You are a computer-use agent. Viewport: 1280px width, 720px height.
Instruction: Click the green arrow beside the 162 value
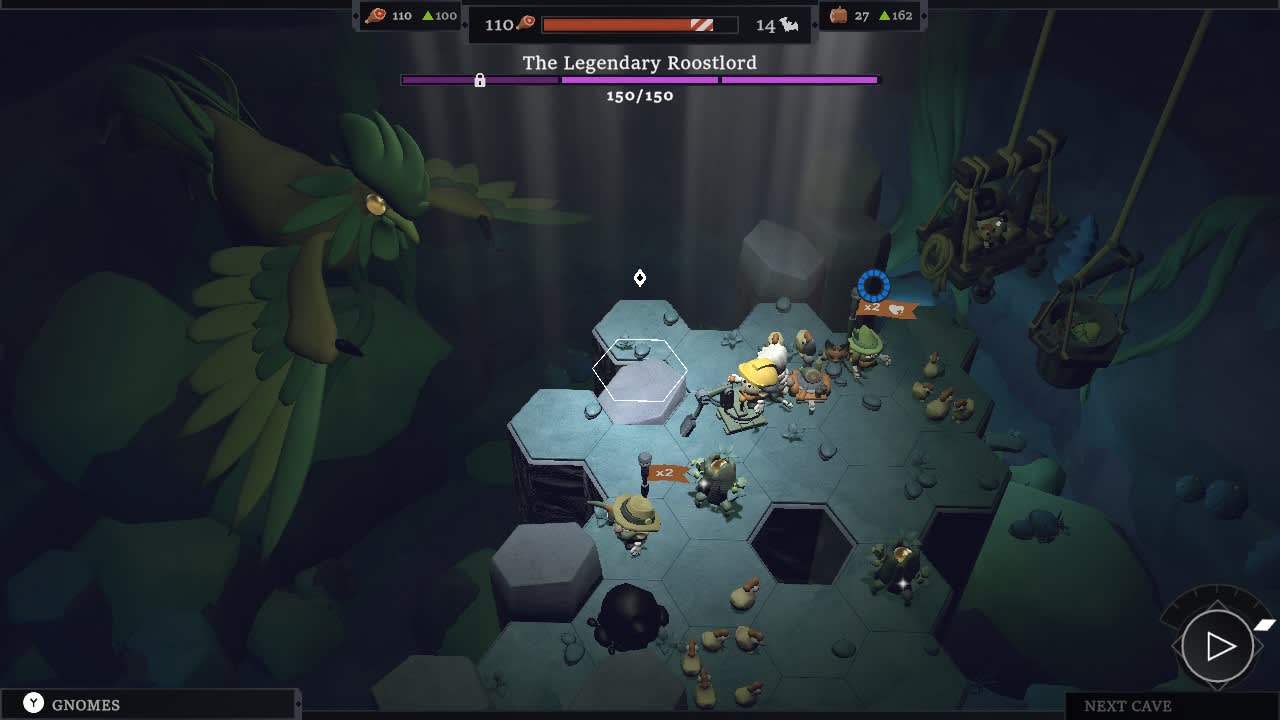886,16
